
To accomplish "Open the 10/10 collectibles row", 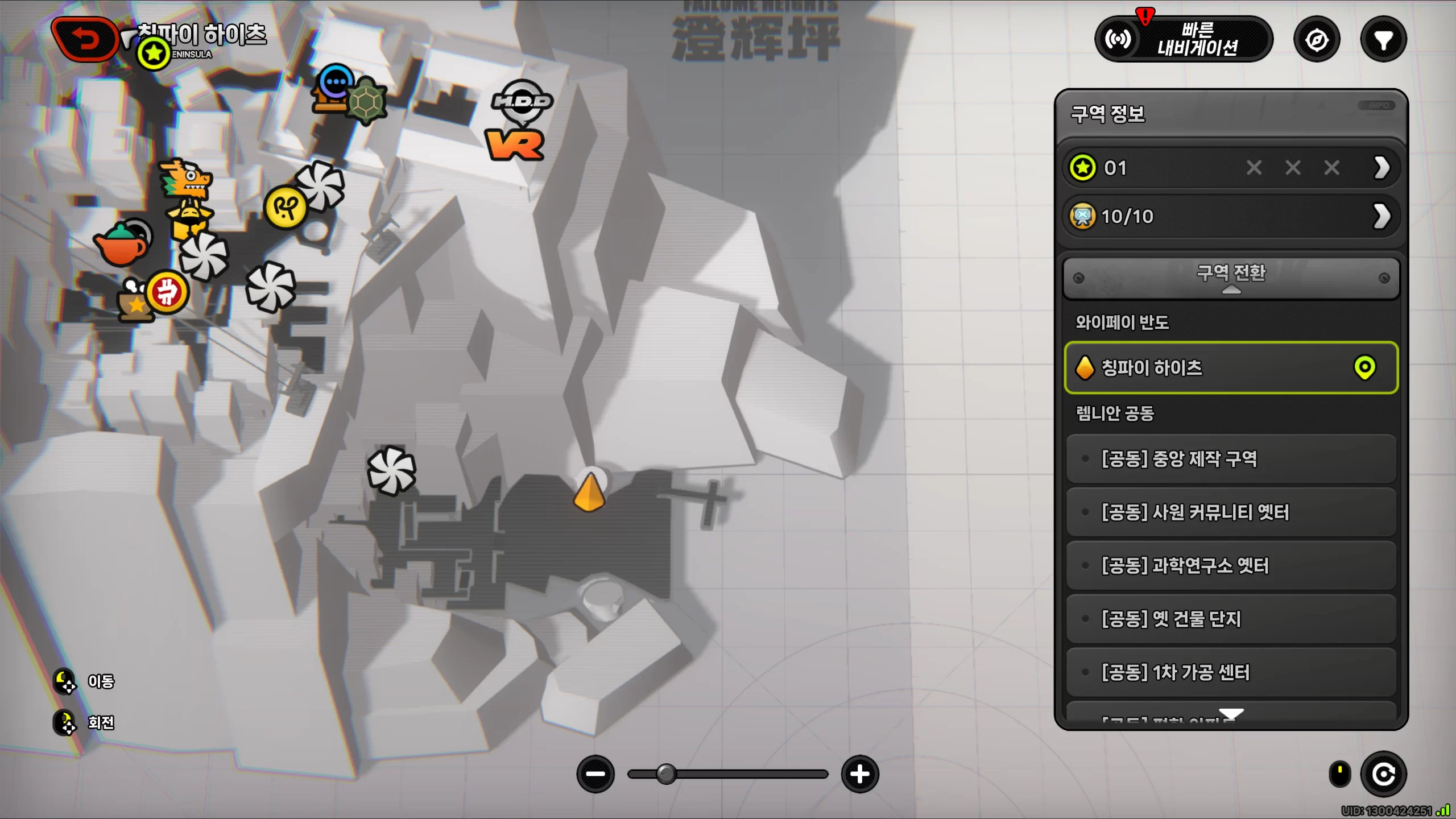I will (1381, 216).
